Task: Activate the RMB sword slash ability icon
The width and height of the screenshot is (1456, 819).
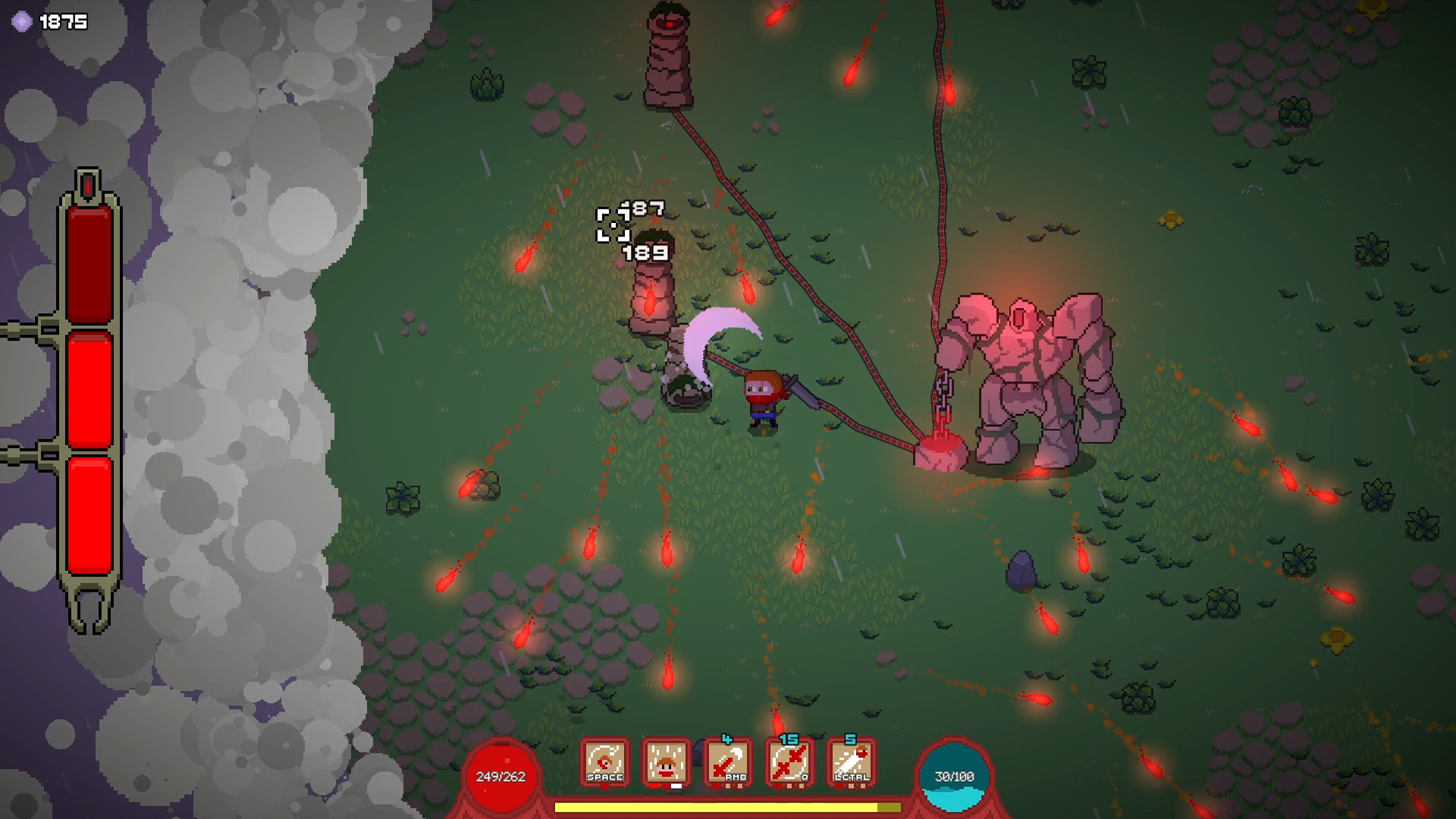Action: tap(726, 761)
